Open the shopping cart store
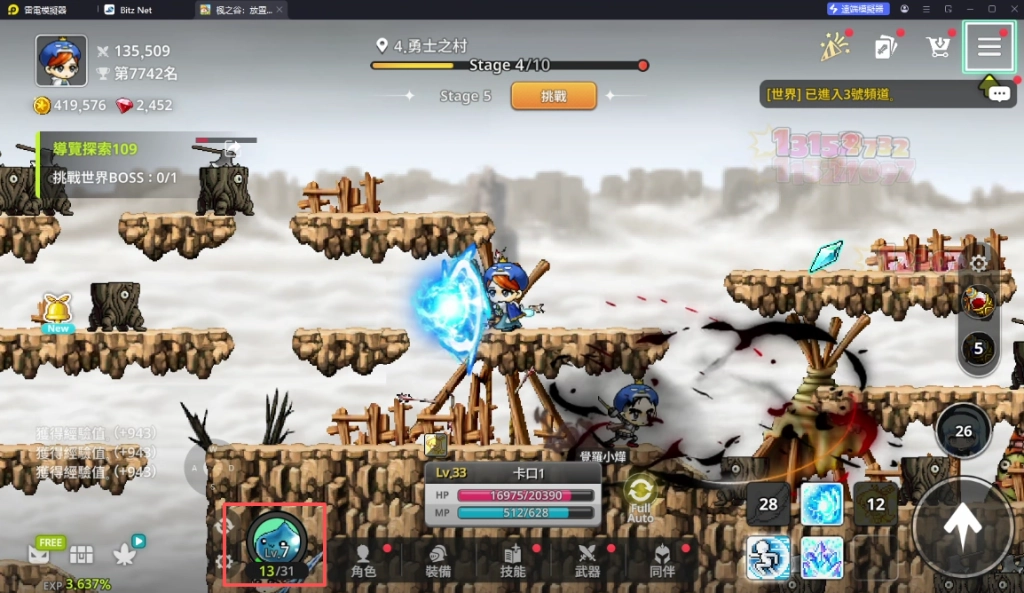1024x593 pixels. coord(938,47)
